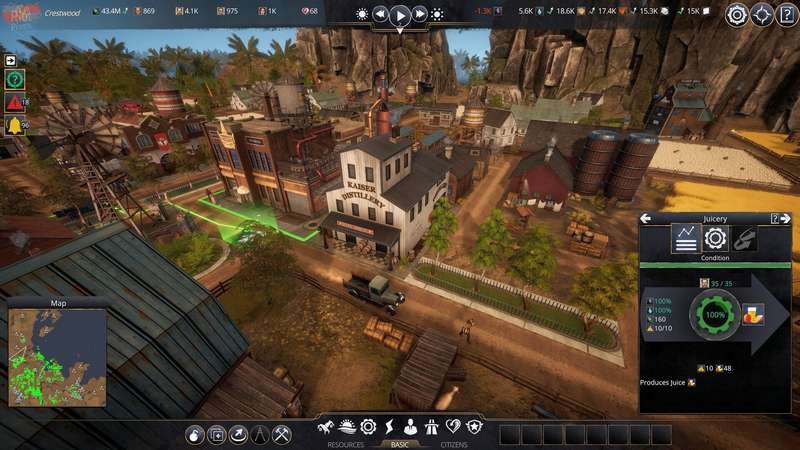Select the lightning bolt power category

point(389,427)
